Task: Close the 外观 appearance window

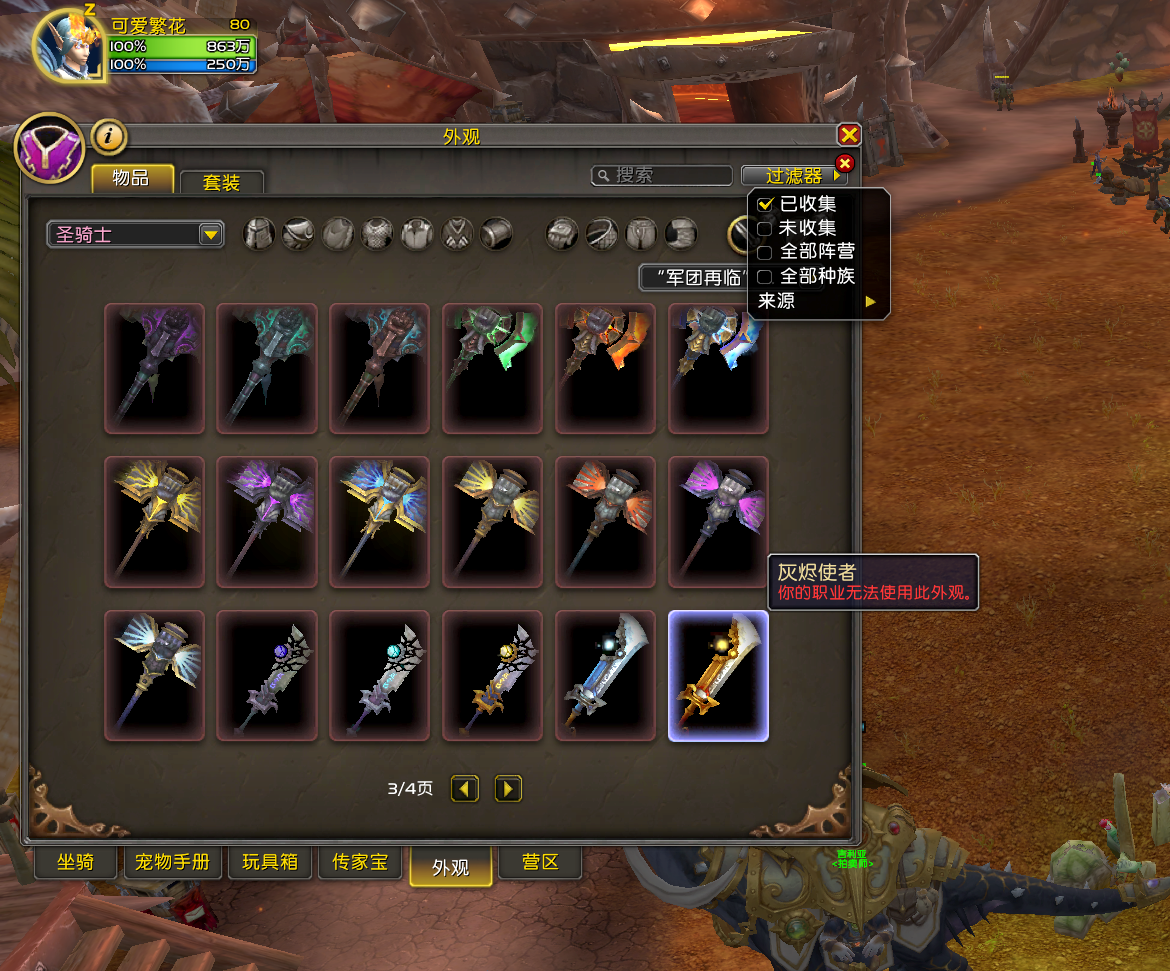Action: (849, 135)
